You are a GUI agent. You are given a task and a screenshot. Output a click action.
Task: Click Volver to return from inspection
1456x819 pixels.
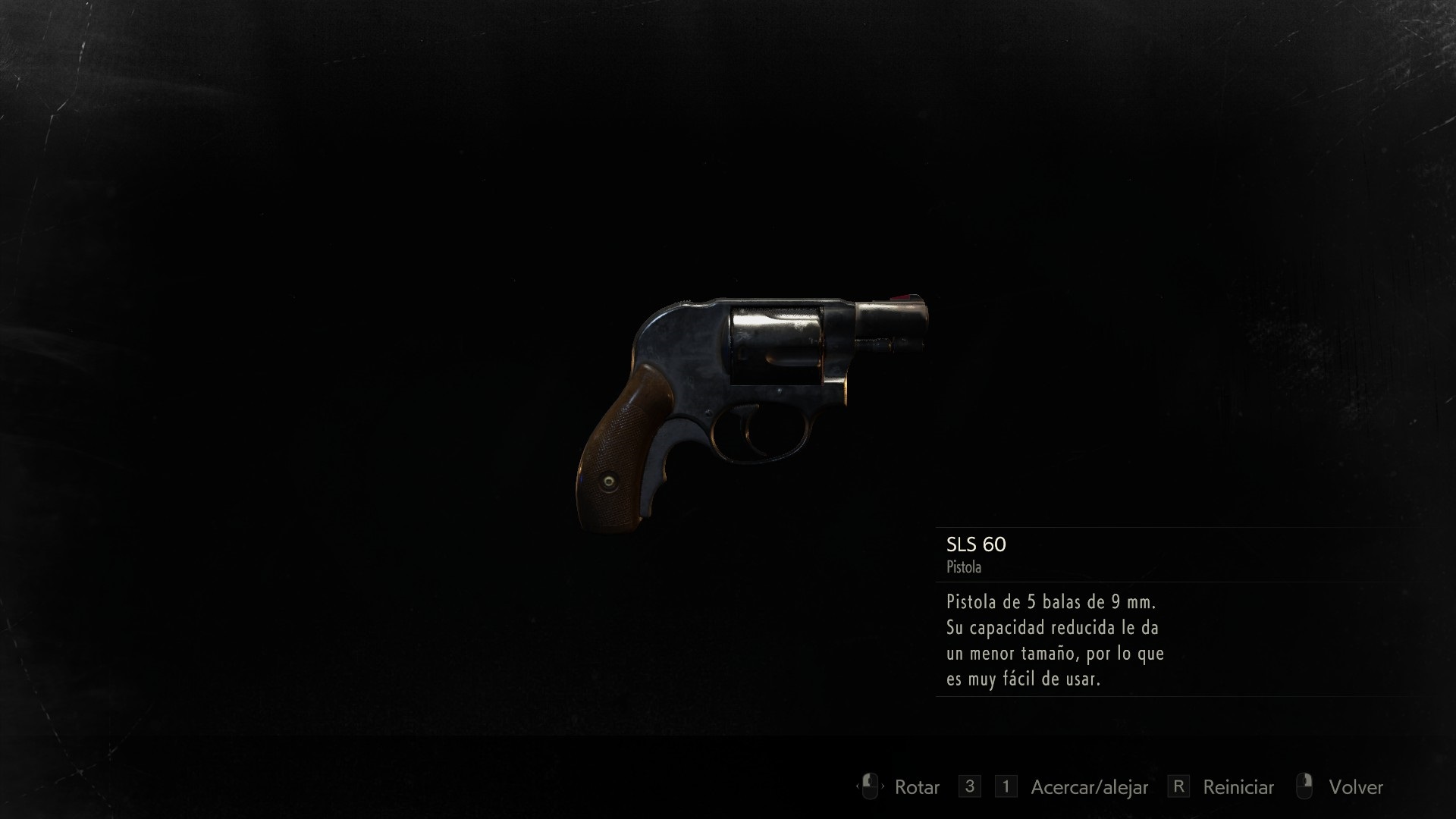click(1357, 787)
